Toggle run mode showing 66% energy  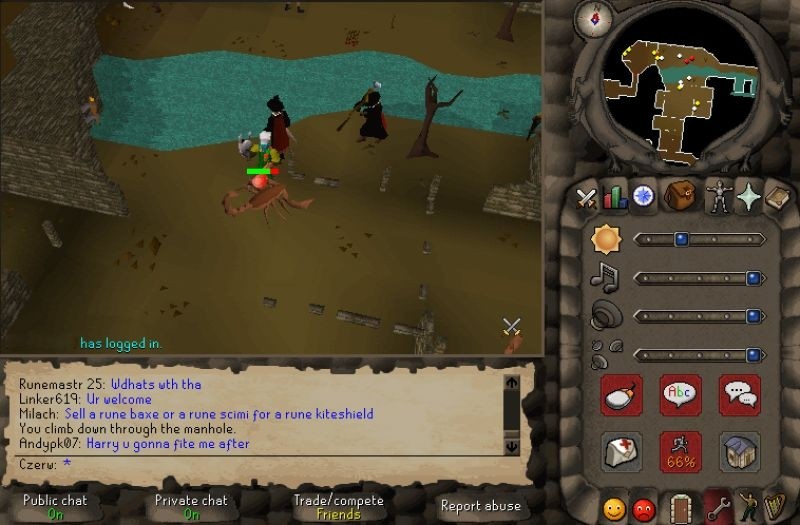[680, 452]
